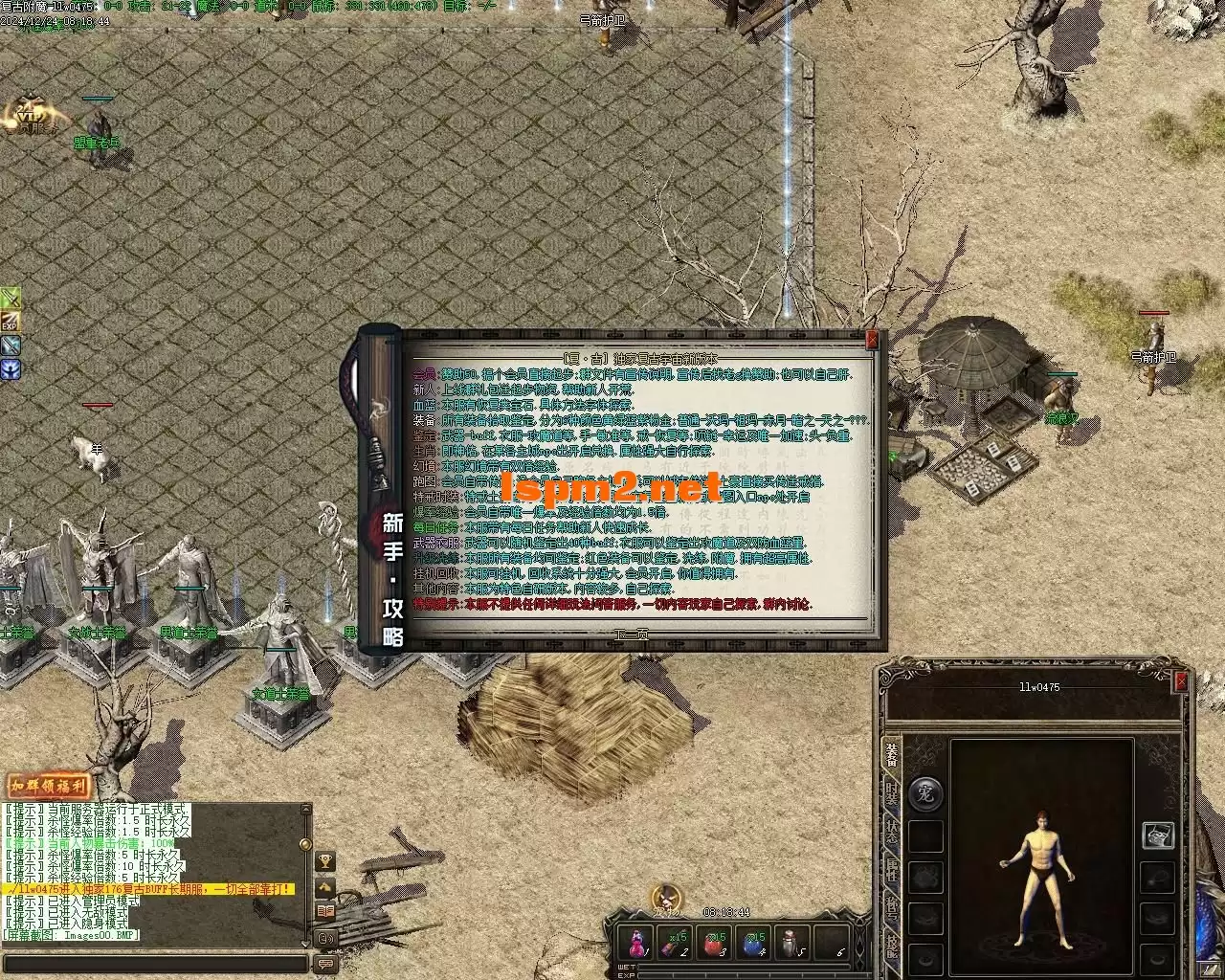Click the 加群领福利 group benefits button
The image size is (1225, 980).
click(x=49, y=786)
